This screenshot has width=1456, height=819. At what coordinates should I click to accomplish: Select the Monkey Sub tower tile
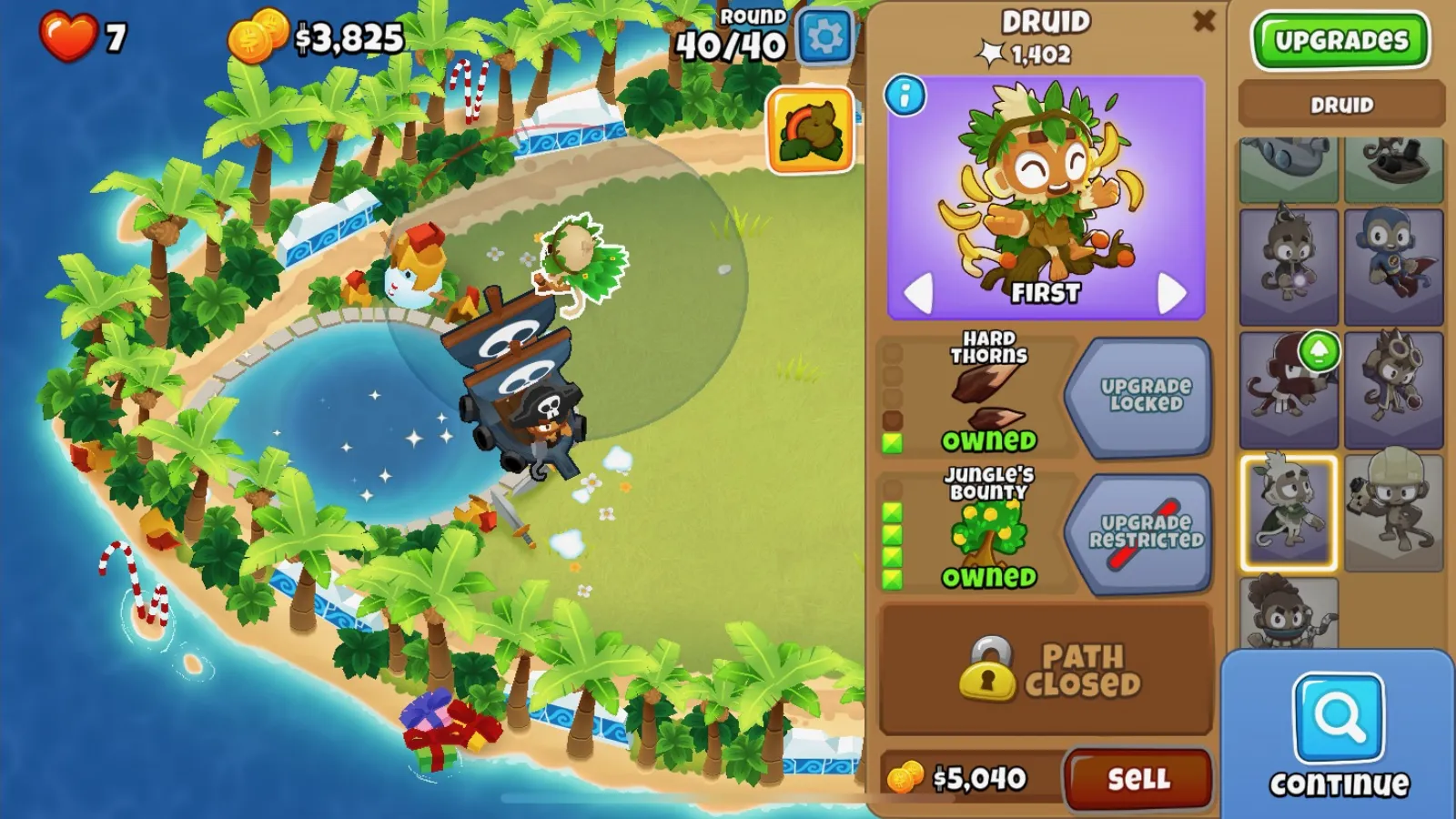tap(1289, 168)
